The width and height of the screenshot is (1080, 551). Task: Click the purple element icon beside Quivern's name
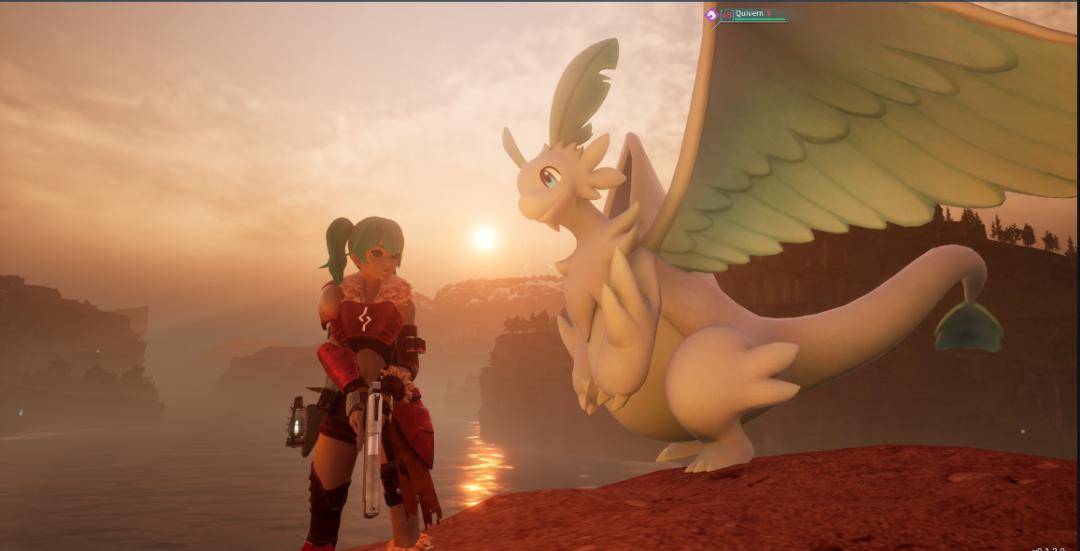712,15
